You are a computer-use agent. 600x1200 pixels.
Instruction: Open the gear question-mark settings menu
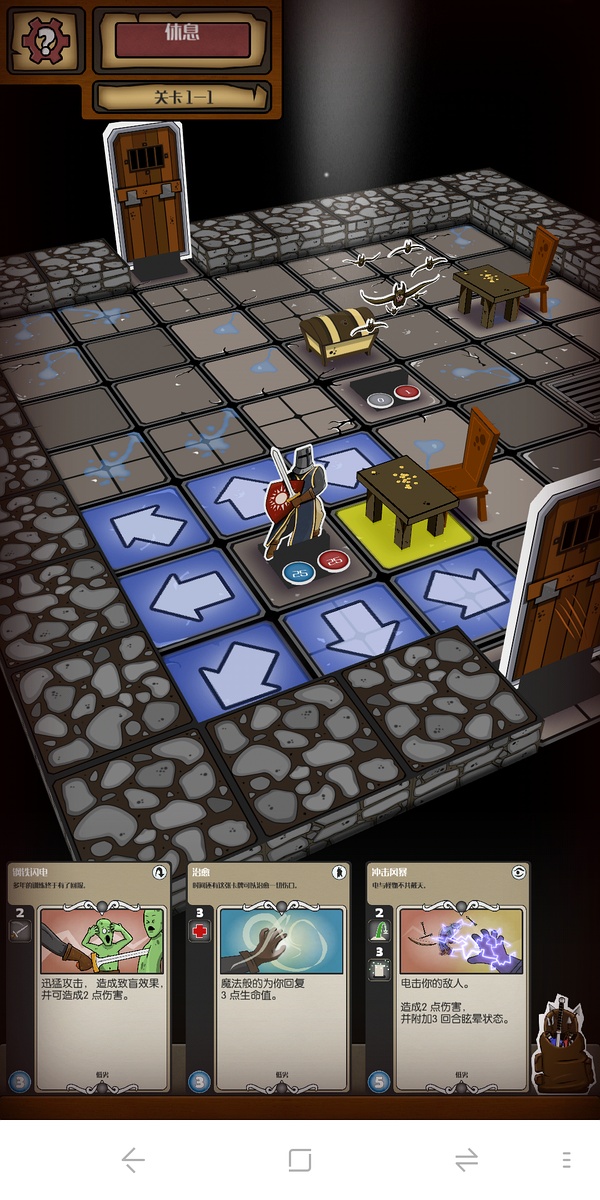[x=46, y=41]
